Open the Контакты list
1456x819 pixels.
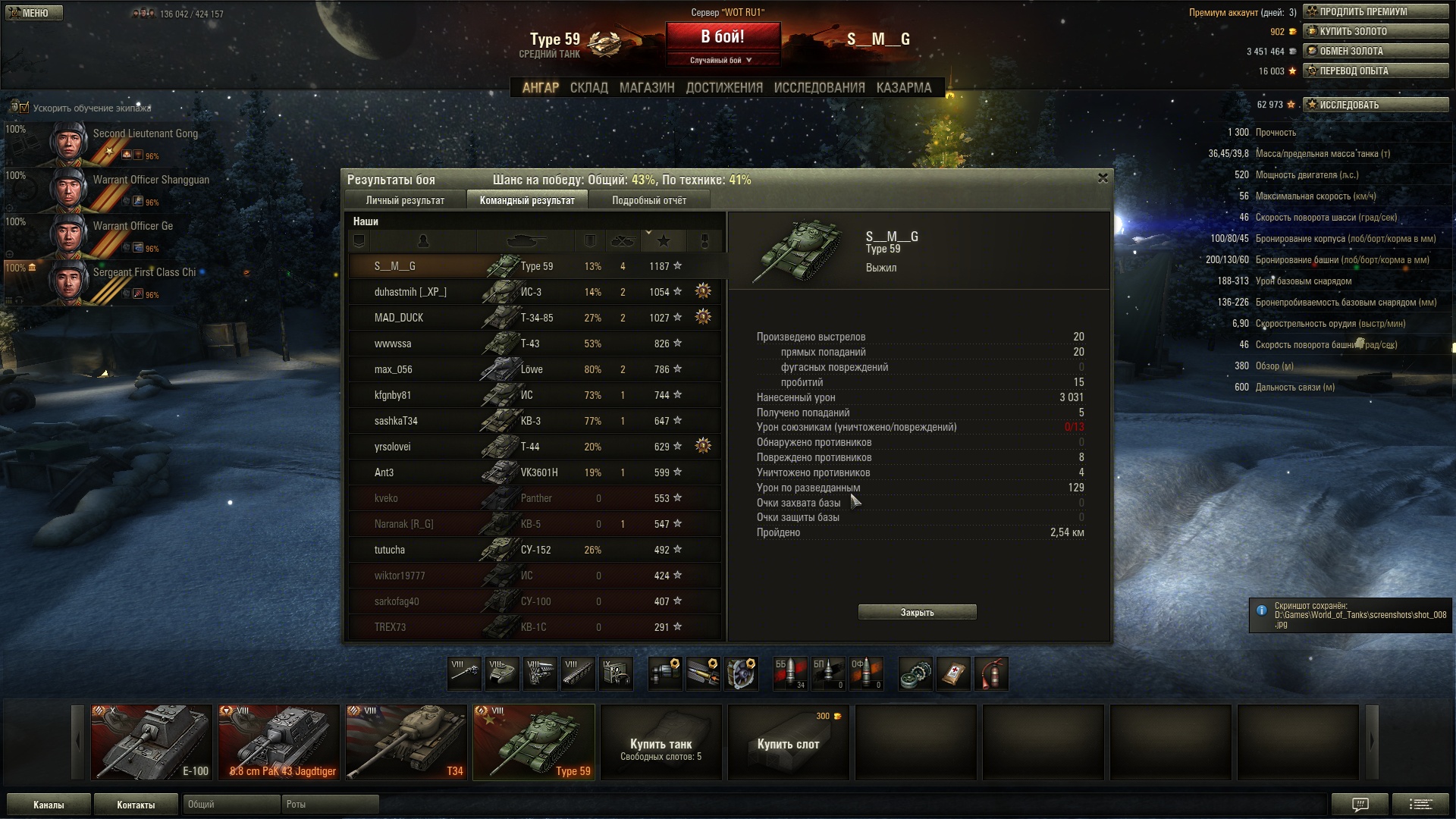point(136,805)
